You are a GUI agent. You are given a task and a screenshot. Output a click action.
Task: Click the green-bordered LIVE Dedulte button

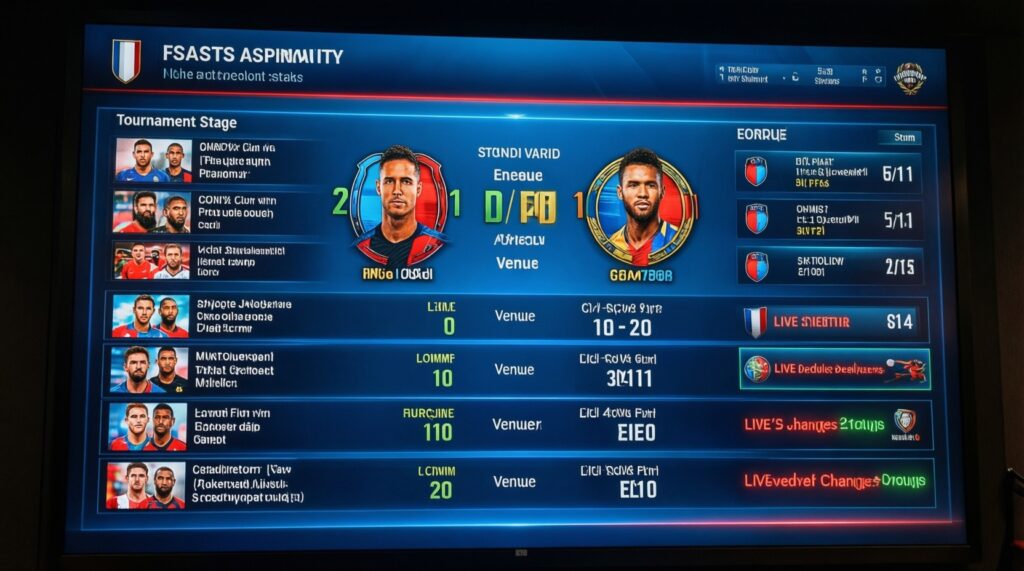pyautogui.click(x=834, y=369)
